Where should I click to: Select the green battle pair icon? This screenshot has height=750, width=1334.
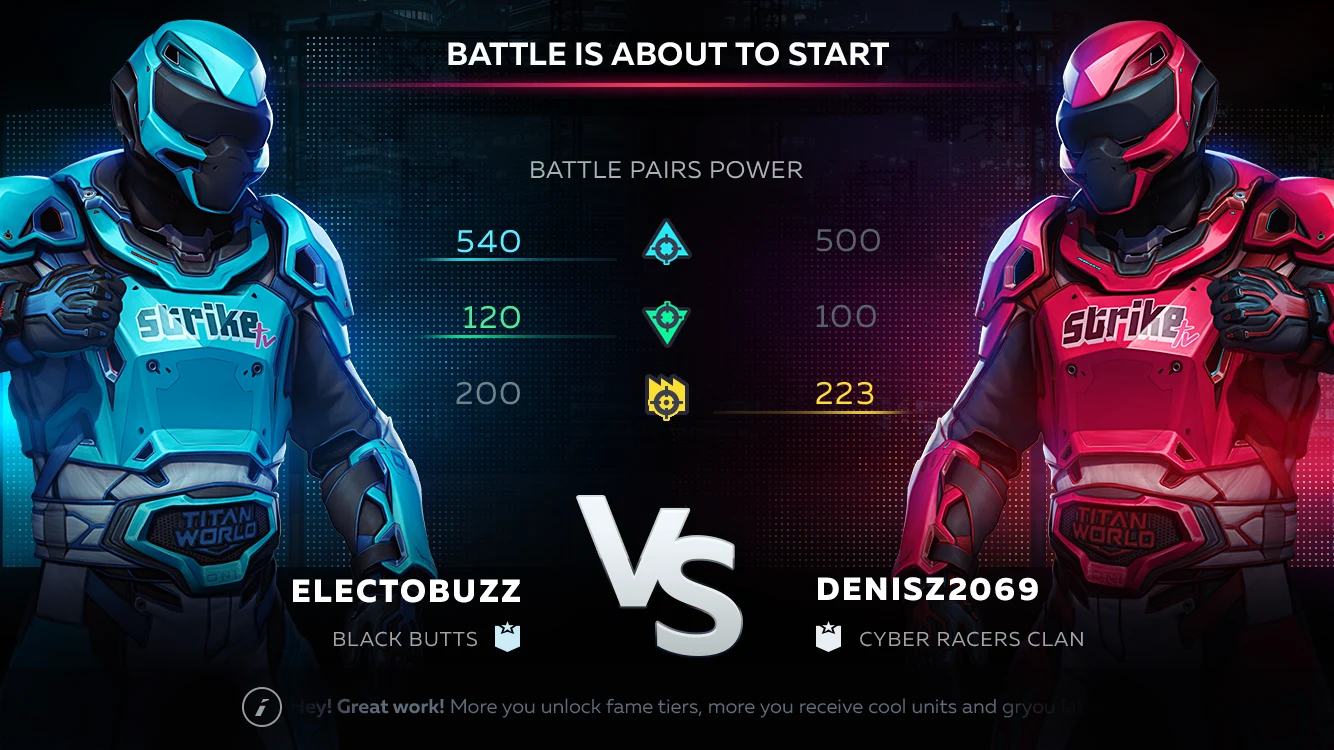(x=666, y=320)
